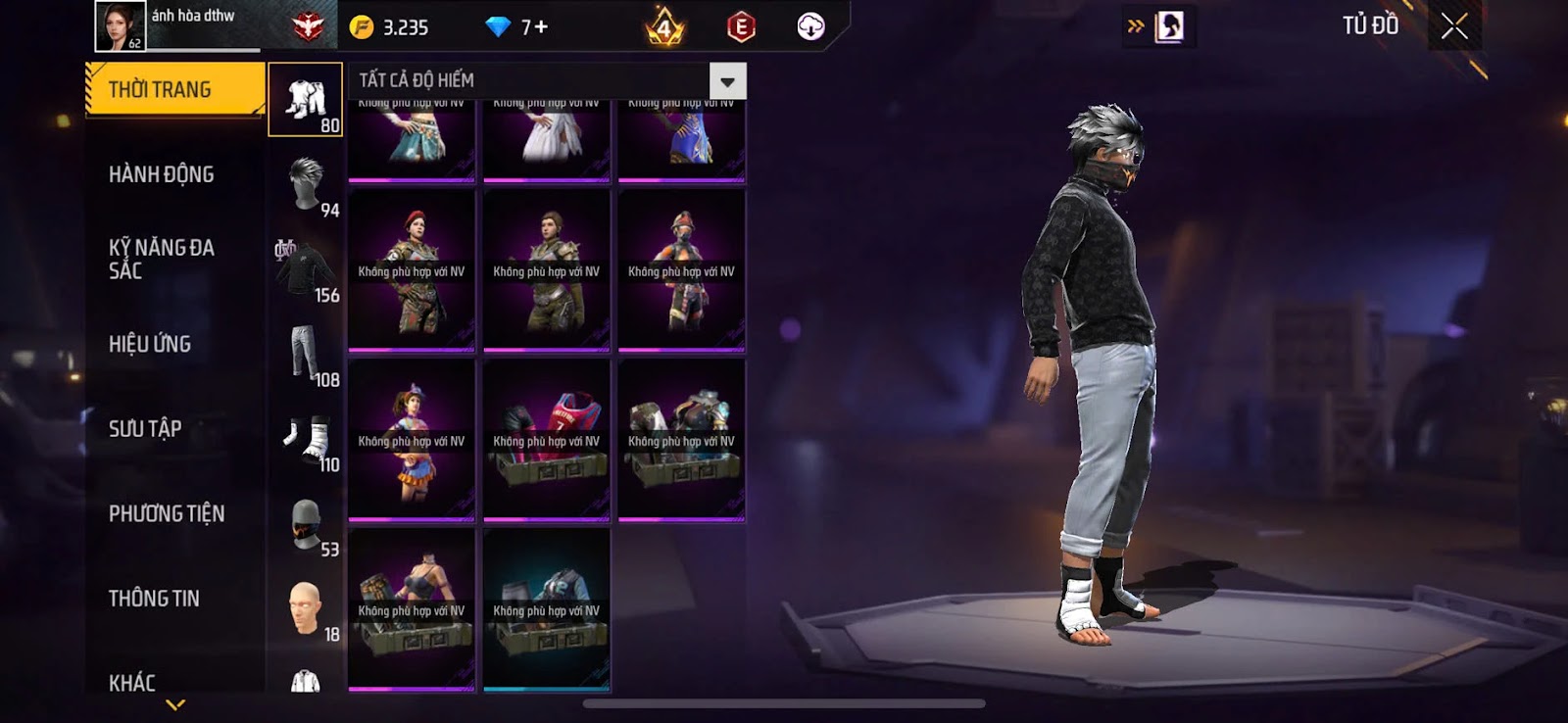1568x723 pixels.
Task: Select the Khác tab
Action: pyautogui.click(x=132, y=682)
